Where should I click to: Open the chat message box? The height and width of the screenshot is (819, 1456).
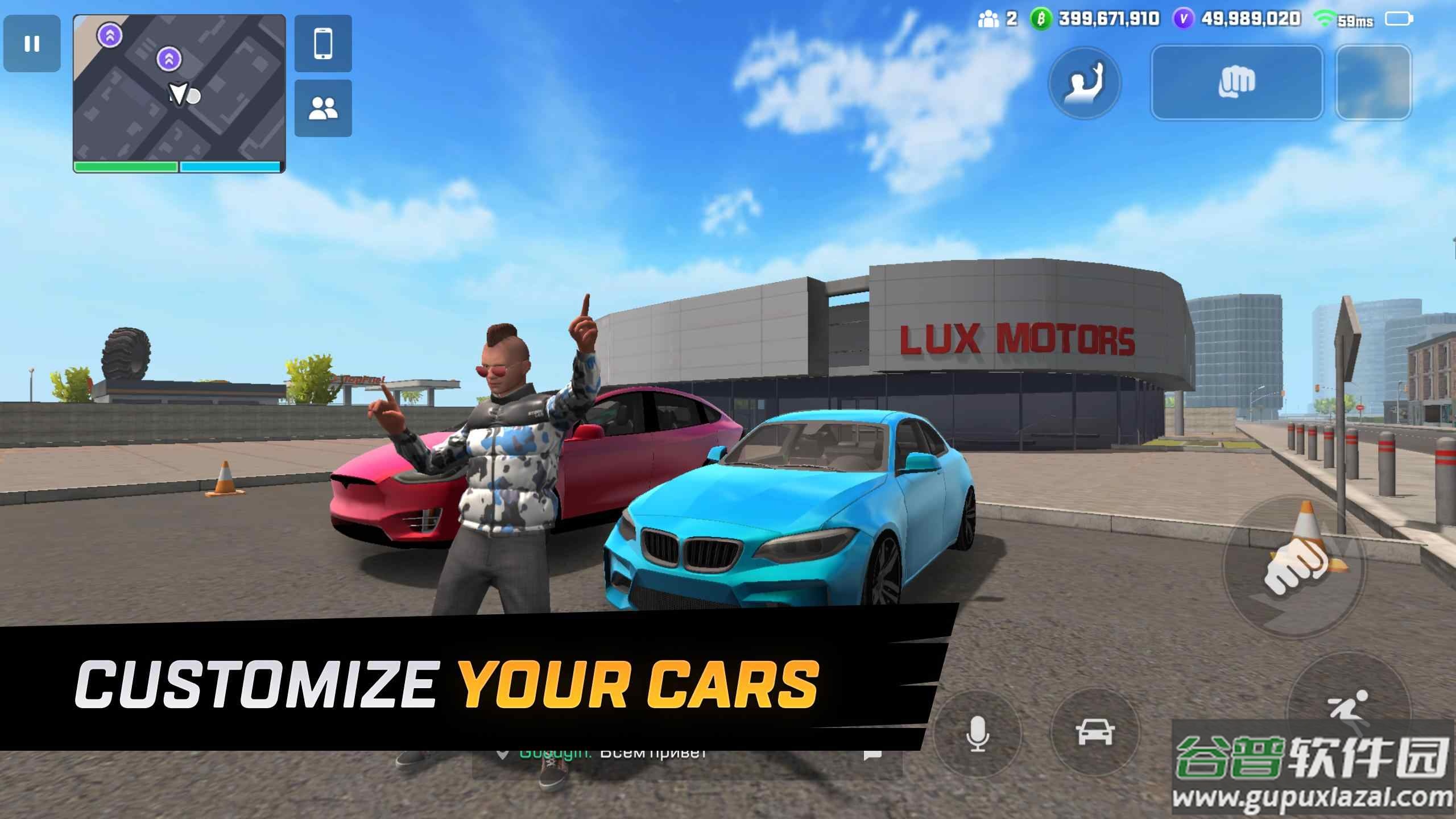(x=872, y=754)
